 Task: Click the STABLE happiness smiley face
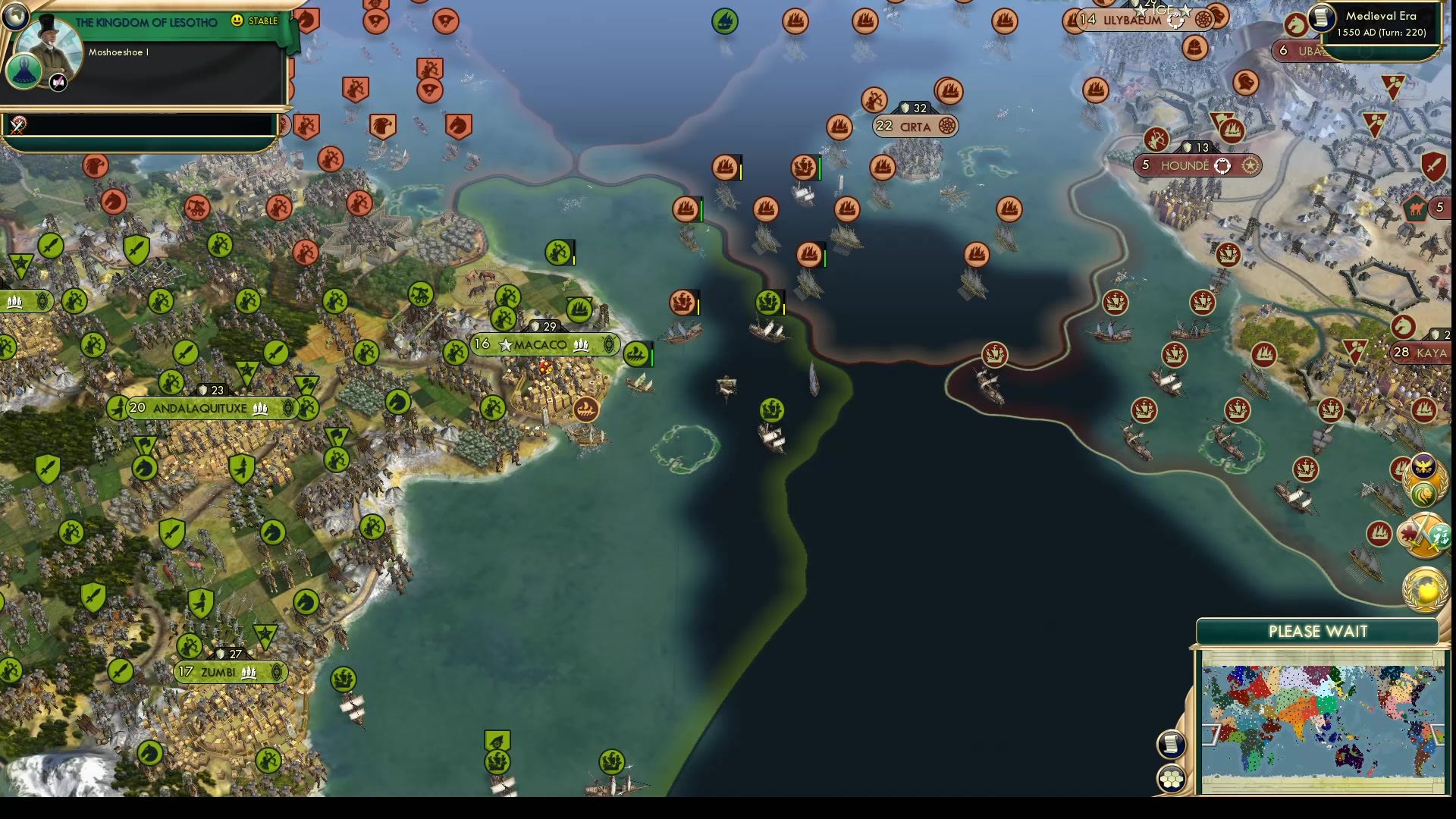point(237,22)
